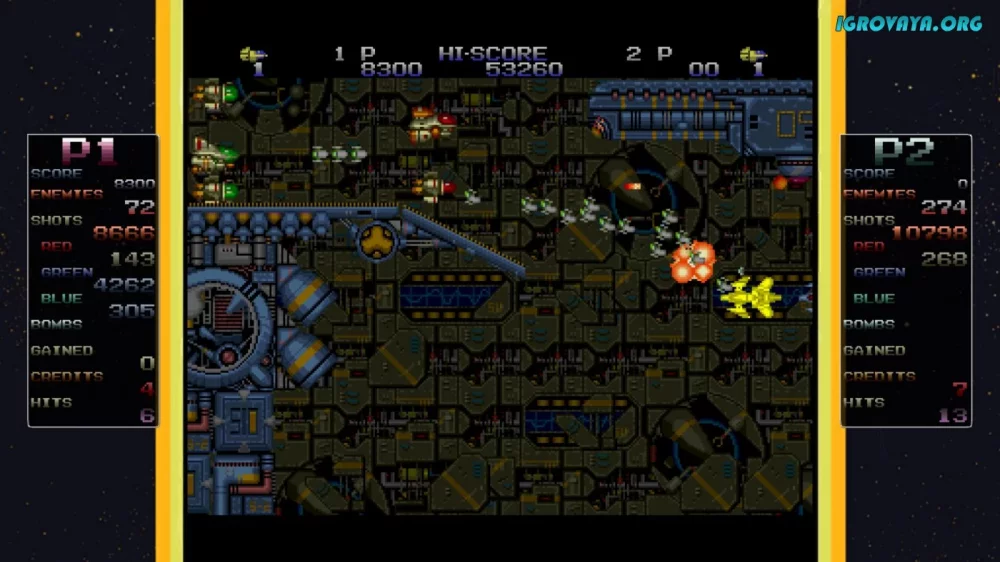Select the P2 stats panel header
The height and width of the screenshot is (562, 1000).
pos(905,151)
